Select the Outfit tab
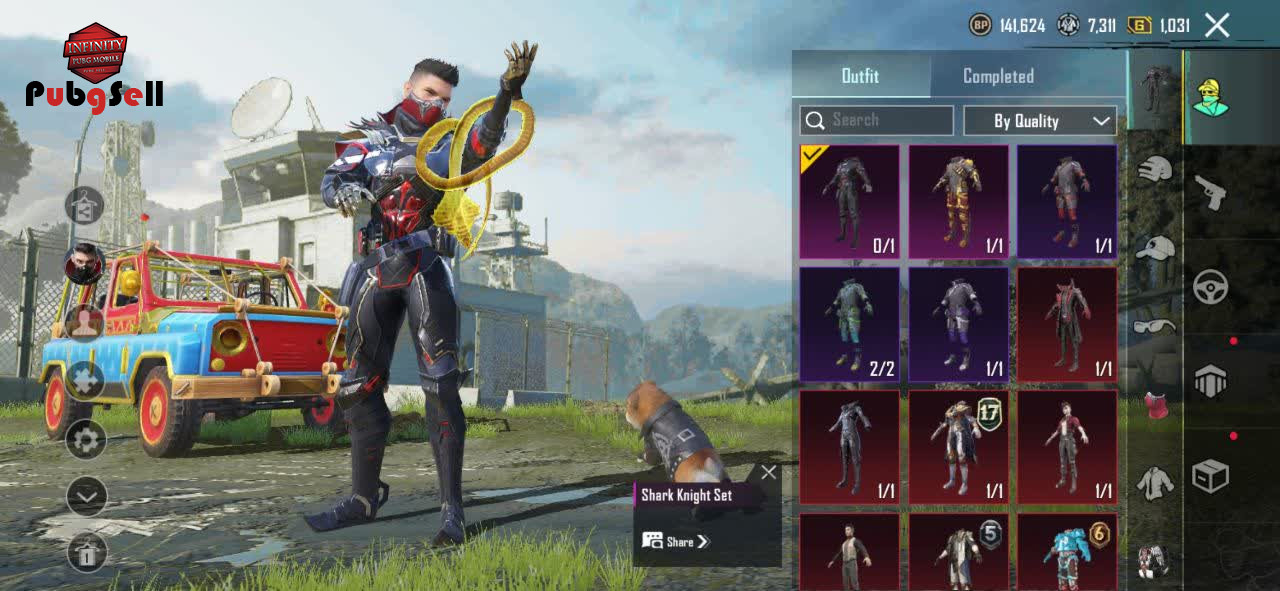Viewport: 1280px width, 591px height. pos(860,76)
